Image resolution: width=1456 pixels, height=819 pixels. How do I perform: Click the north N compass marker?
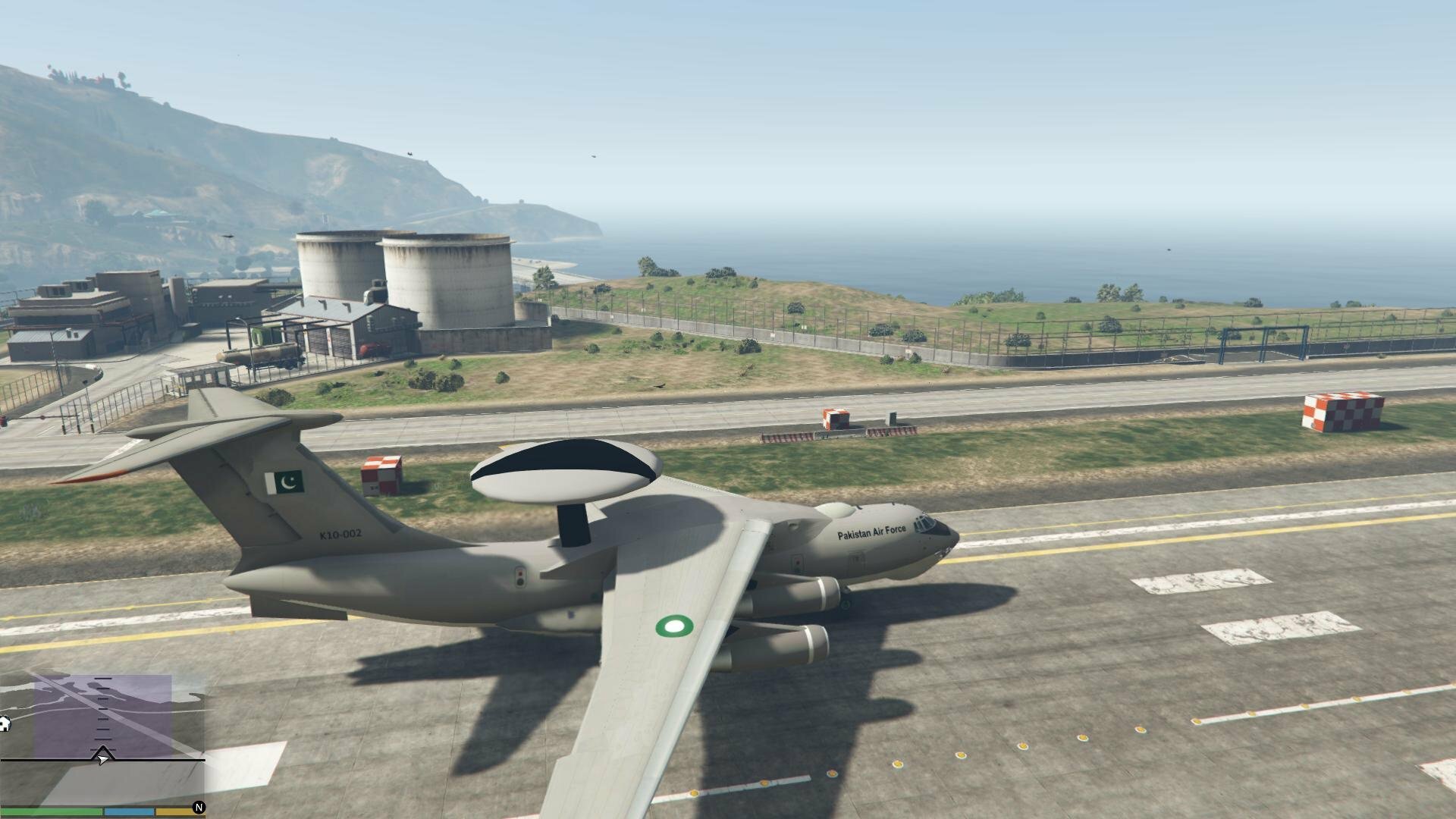[199, 808]
